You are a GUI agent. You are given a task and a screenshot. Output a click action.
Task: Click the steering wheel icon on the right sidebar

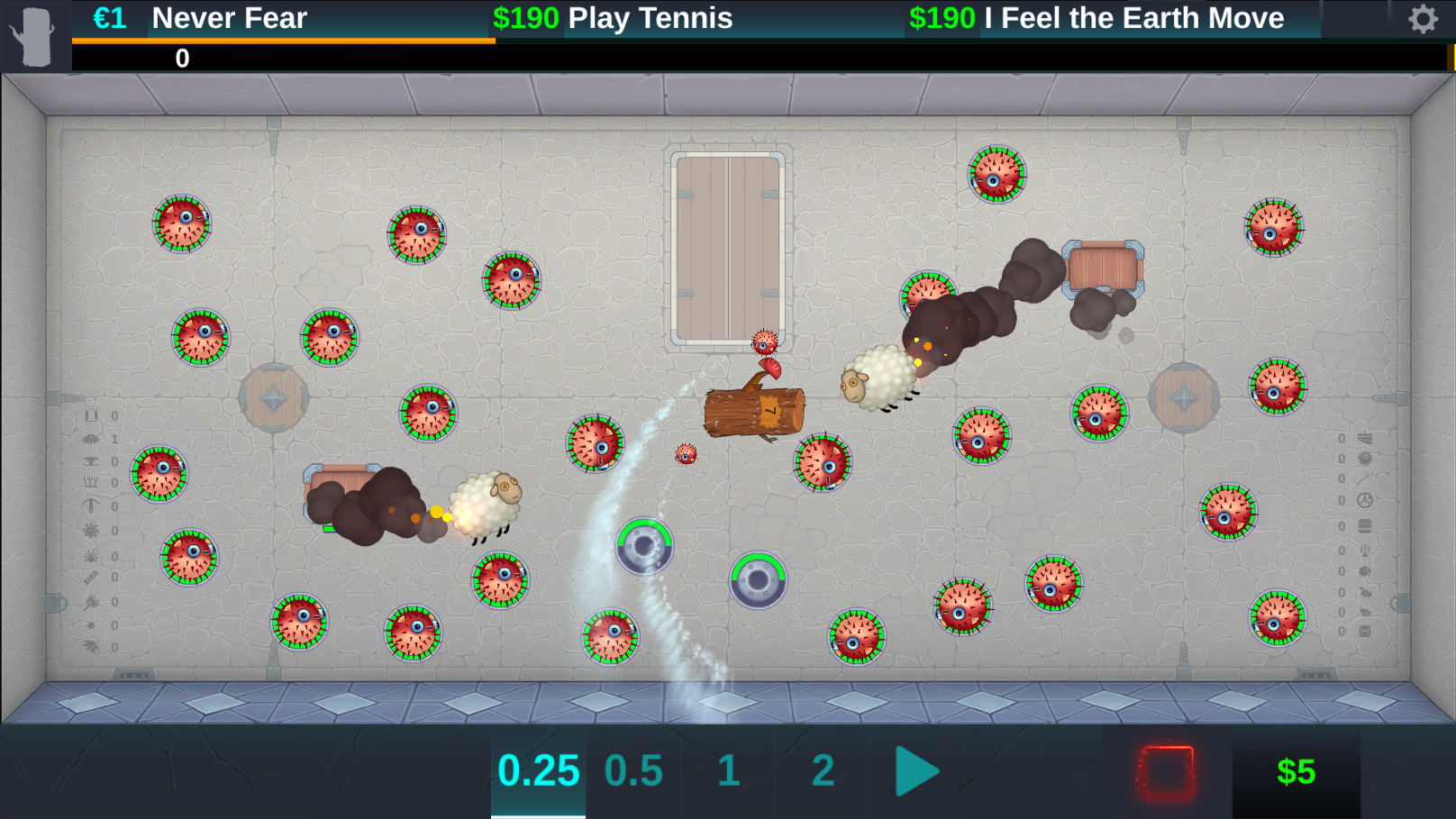point(1365,502)
